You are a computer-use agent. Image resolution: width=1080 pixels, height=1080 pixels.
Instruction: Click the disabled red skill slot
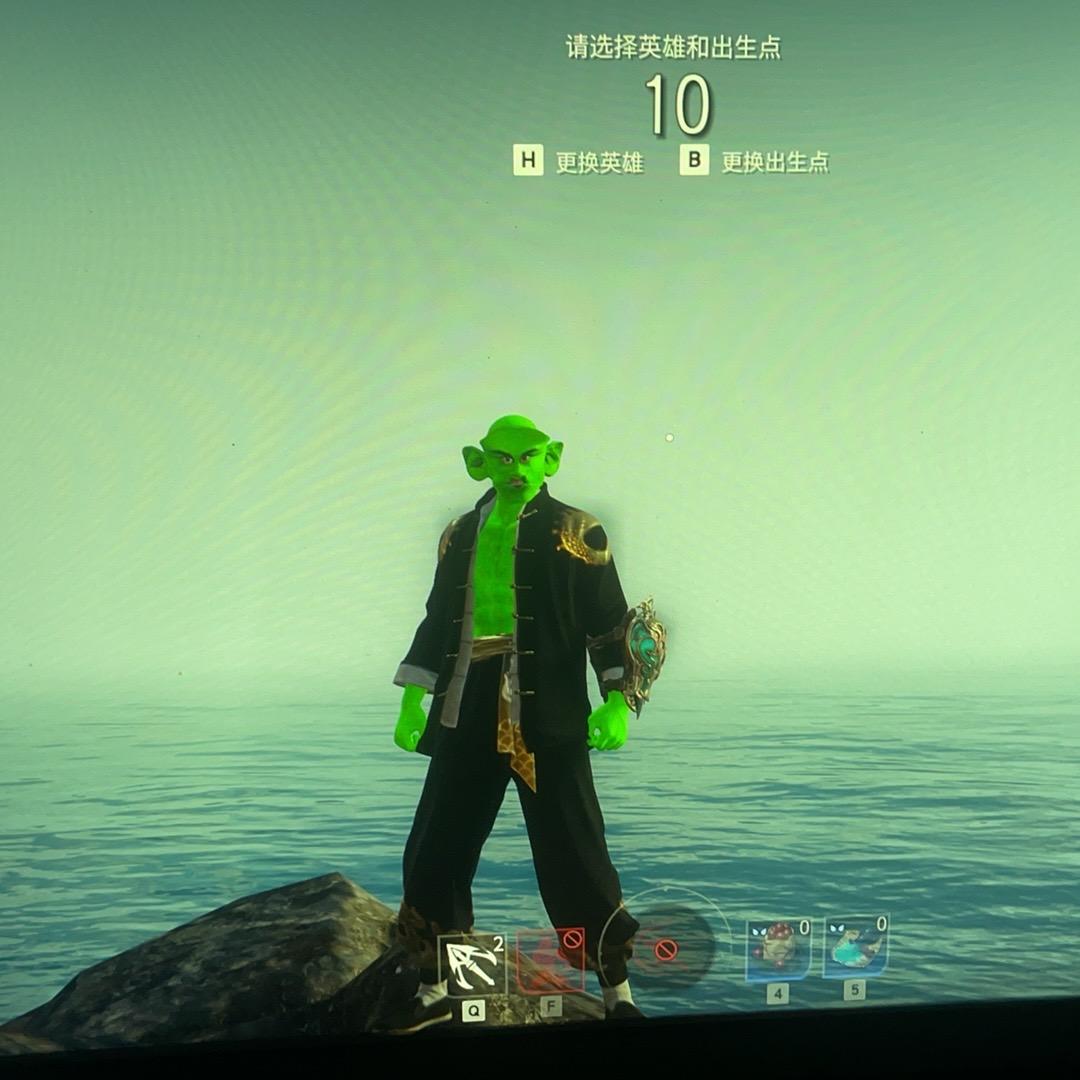[x=551, y=961]
